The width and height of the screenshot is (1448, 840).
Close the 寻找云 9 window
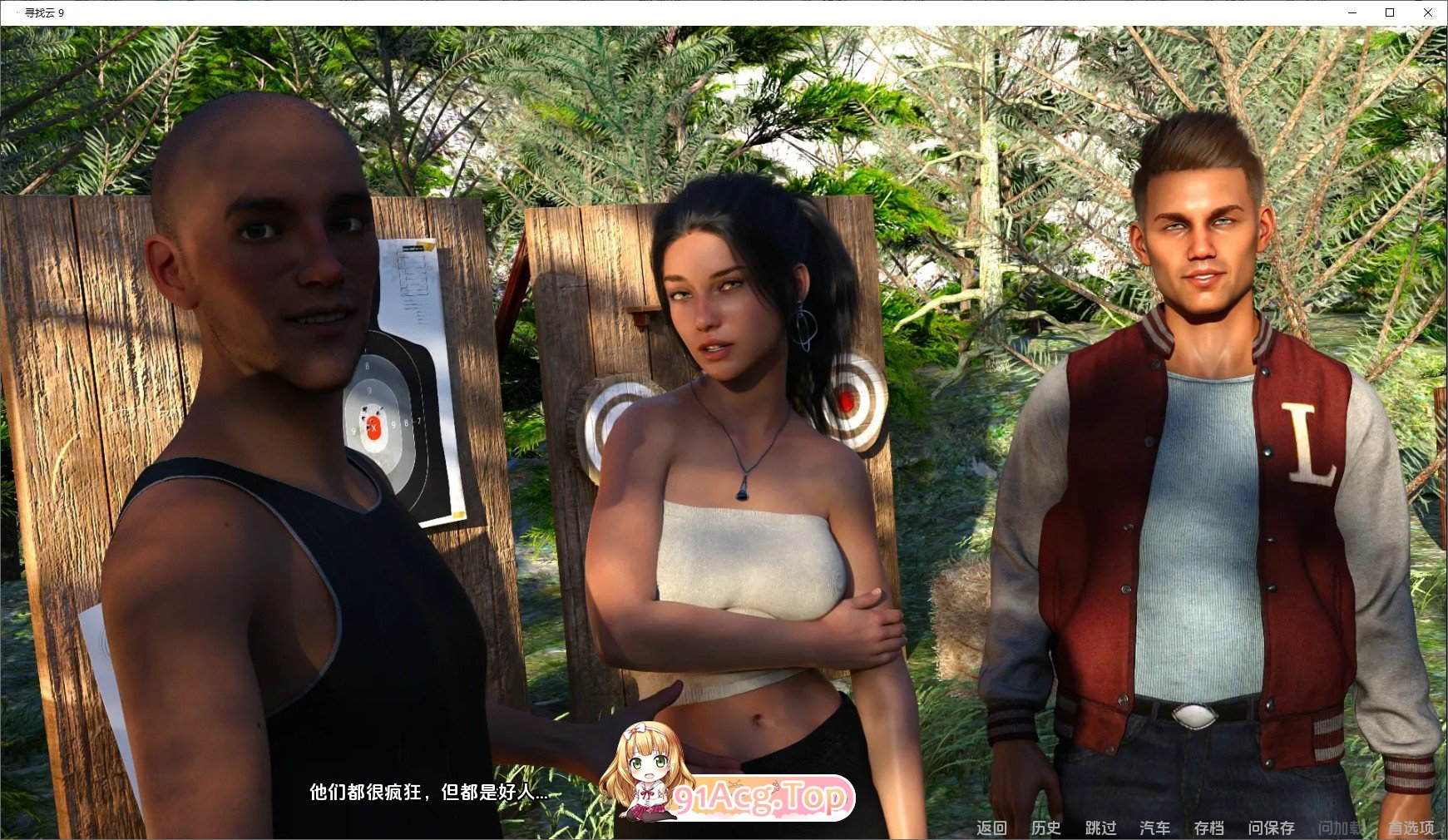click(x=1429, y=12)
